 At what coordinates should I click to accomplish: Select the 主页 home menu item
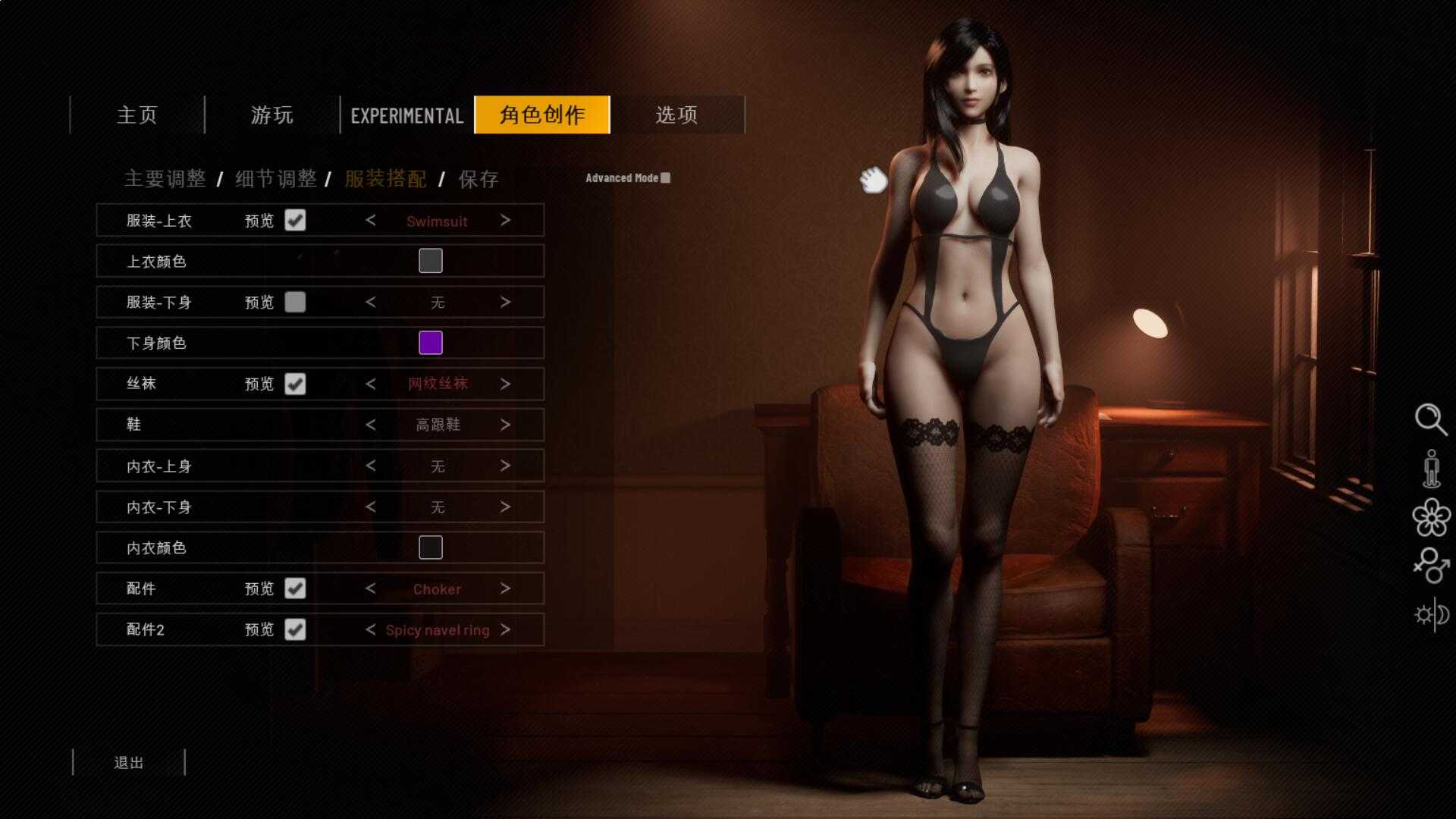coord(136,115)
